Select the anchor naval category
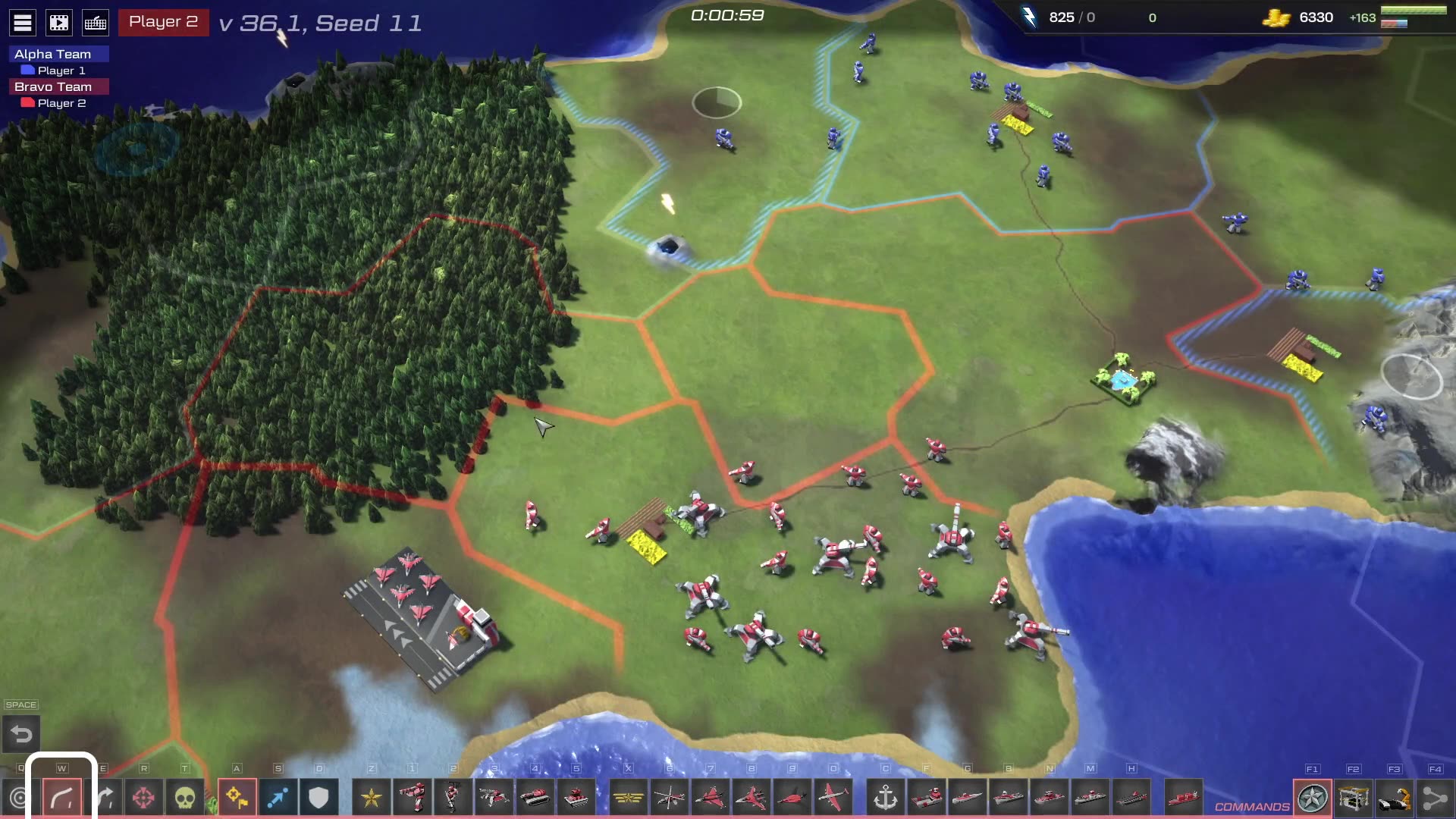The width and height of the screenshot is (1456, 819). [885, 798]
